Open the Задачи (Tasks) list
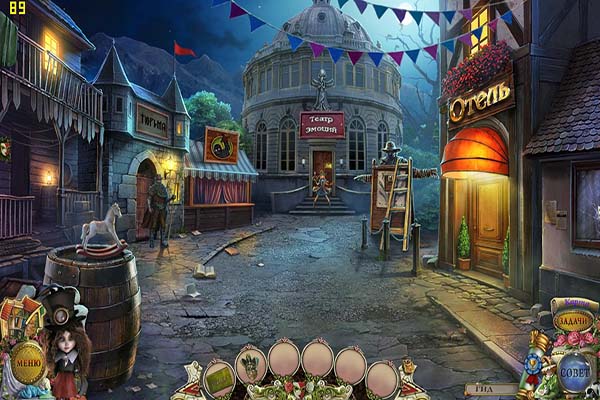600x400 pixels. (573, 320)
